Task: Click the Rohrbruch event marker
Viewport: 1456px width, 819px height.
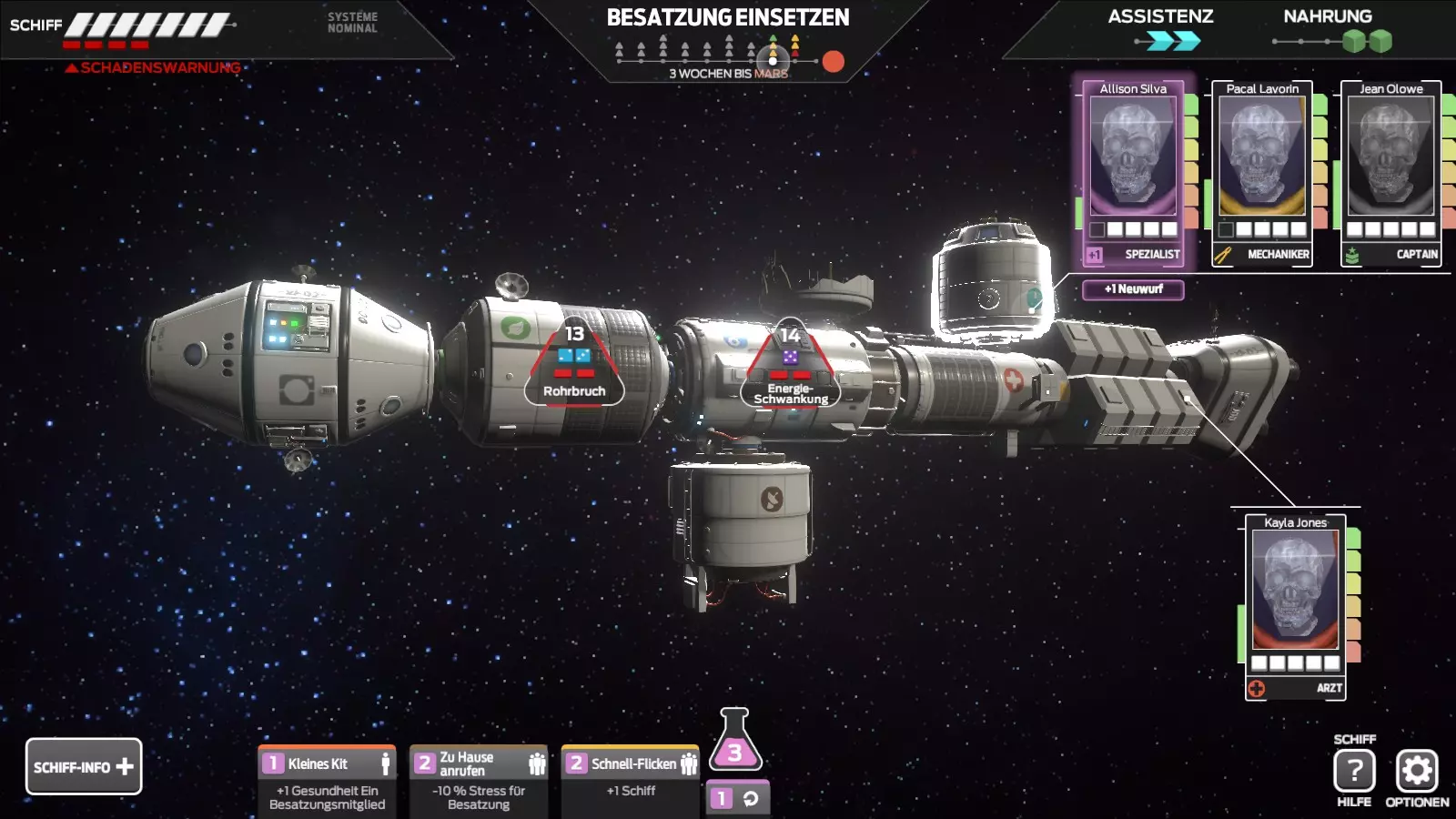Action: point(574,366)
